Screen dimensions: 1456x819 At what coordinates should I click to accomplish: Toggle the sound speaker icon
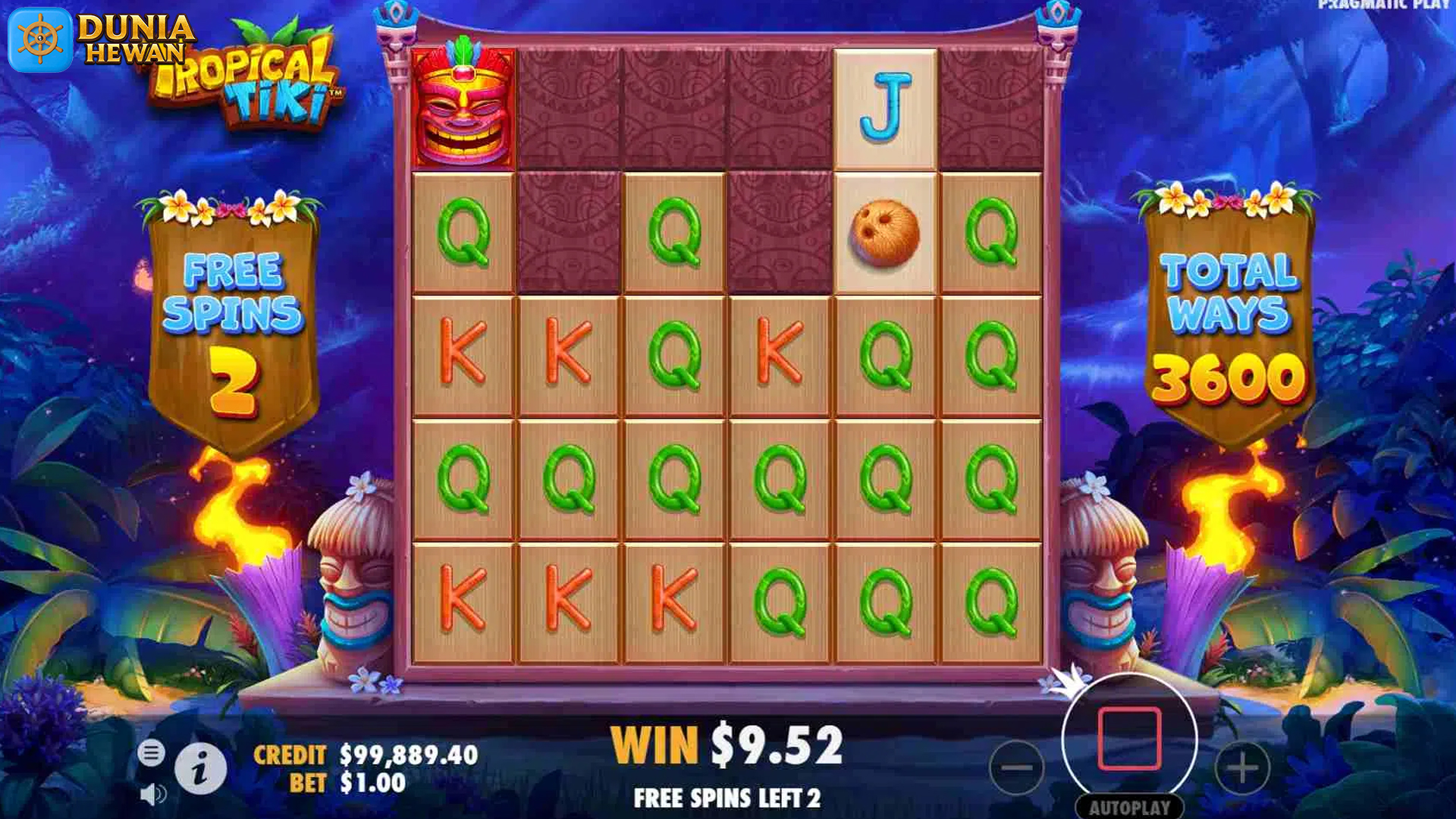click(x=152, y=794)
